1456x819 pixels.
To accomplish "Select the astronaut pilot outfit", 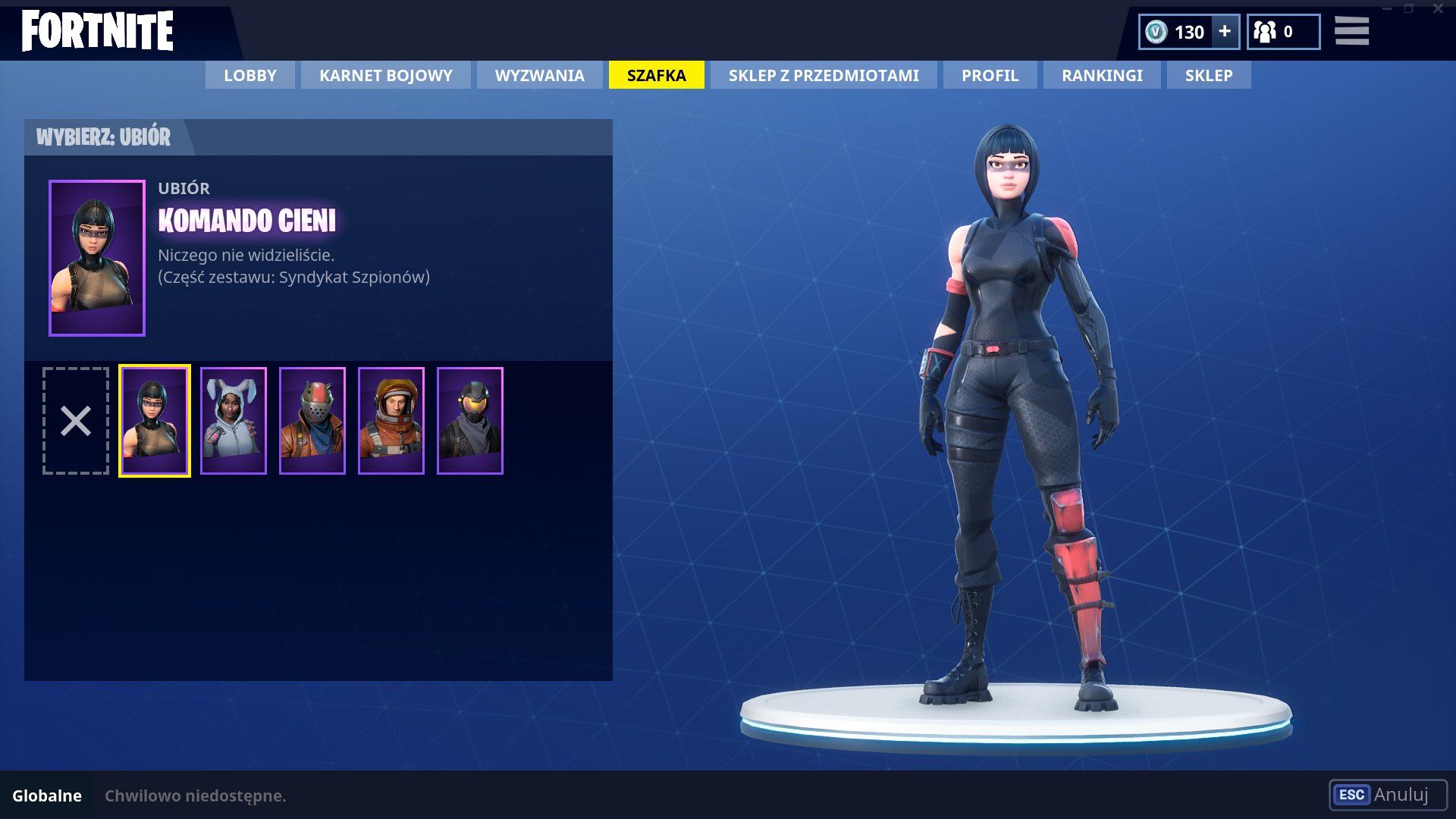I will (391, 419).
